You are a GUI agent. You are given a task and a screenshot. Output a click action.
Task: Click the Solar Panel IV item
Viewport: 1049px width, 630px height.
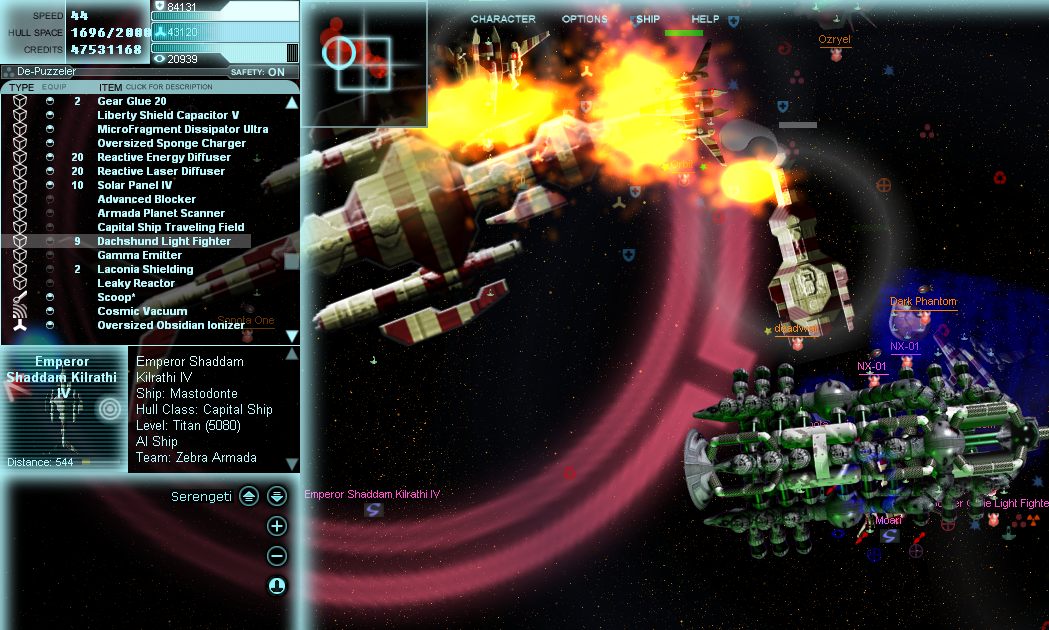tap(135, 185)
